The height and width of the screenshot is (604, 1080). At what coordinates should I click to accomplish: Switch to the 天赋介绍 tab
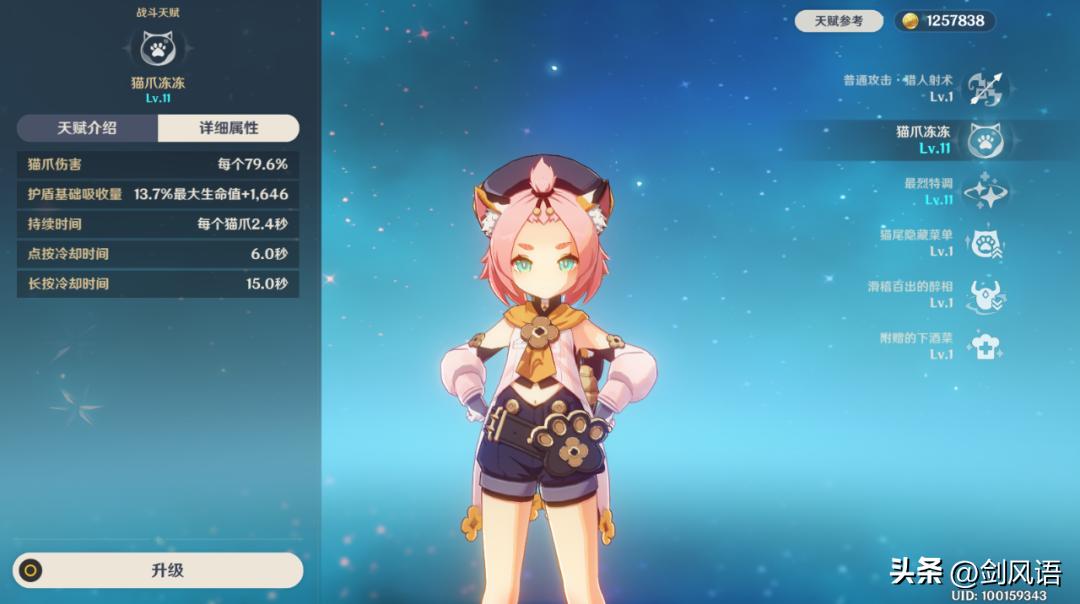pos(87,128)
